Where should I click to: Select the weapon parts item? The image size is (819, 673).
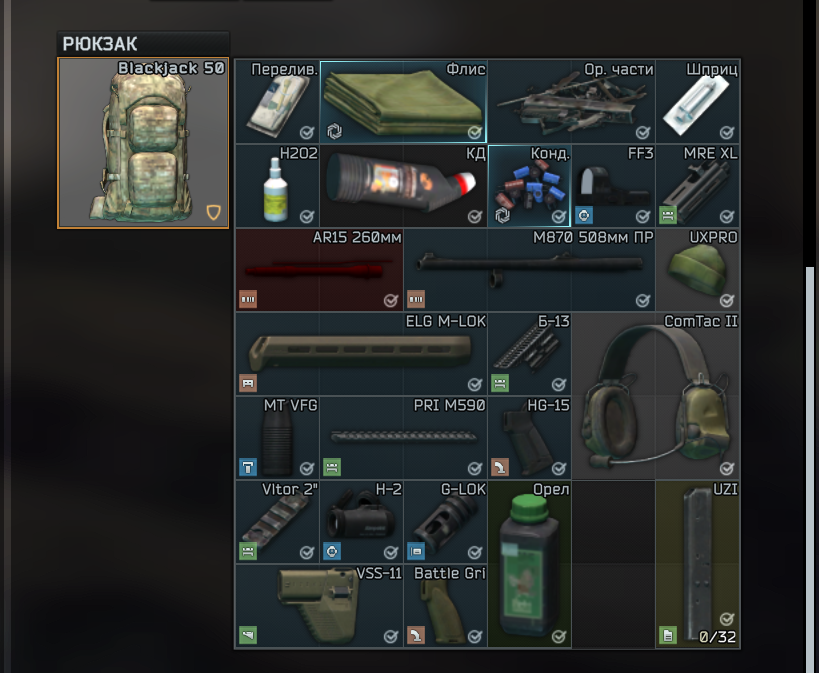pos(571,102)
